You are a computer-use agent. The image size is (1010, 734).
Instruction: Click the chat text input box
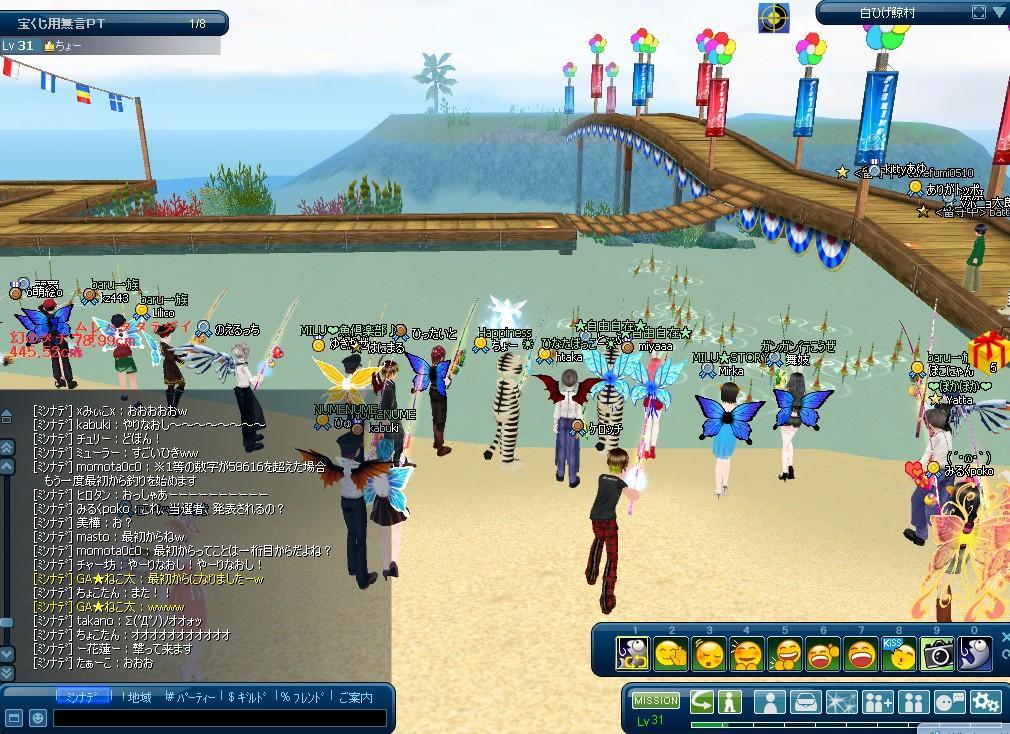[218, 718]
